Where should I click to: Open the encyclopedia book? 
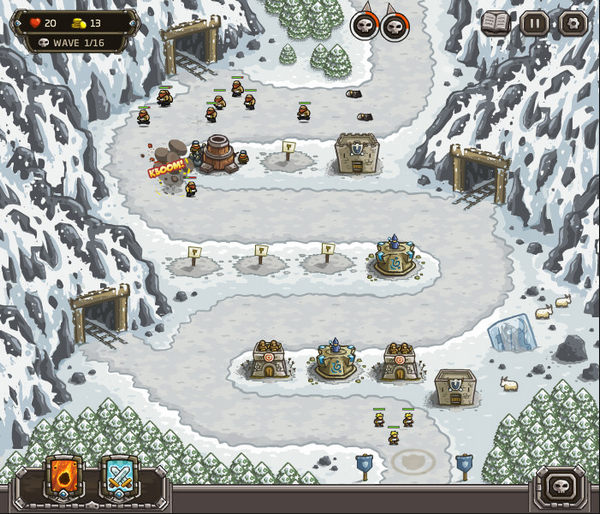496,23
